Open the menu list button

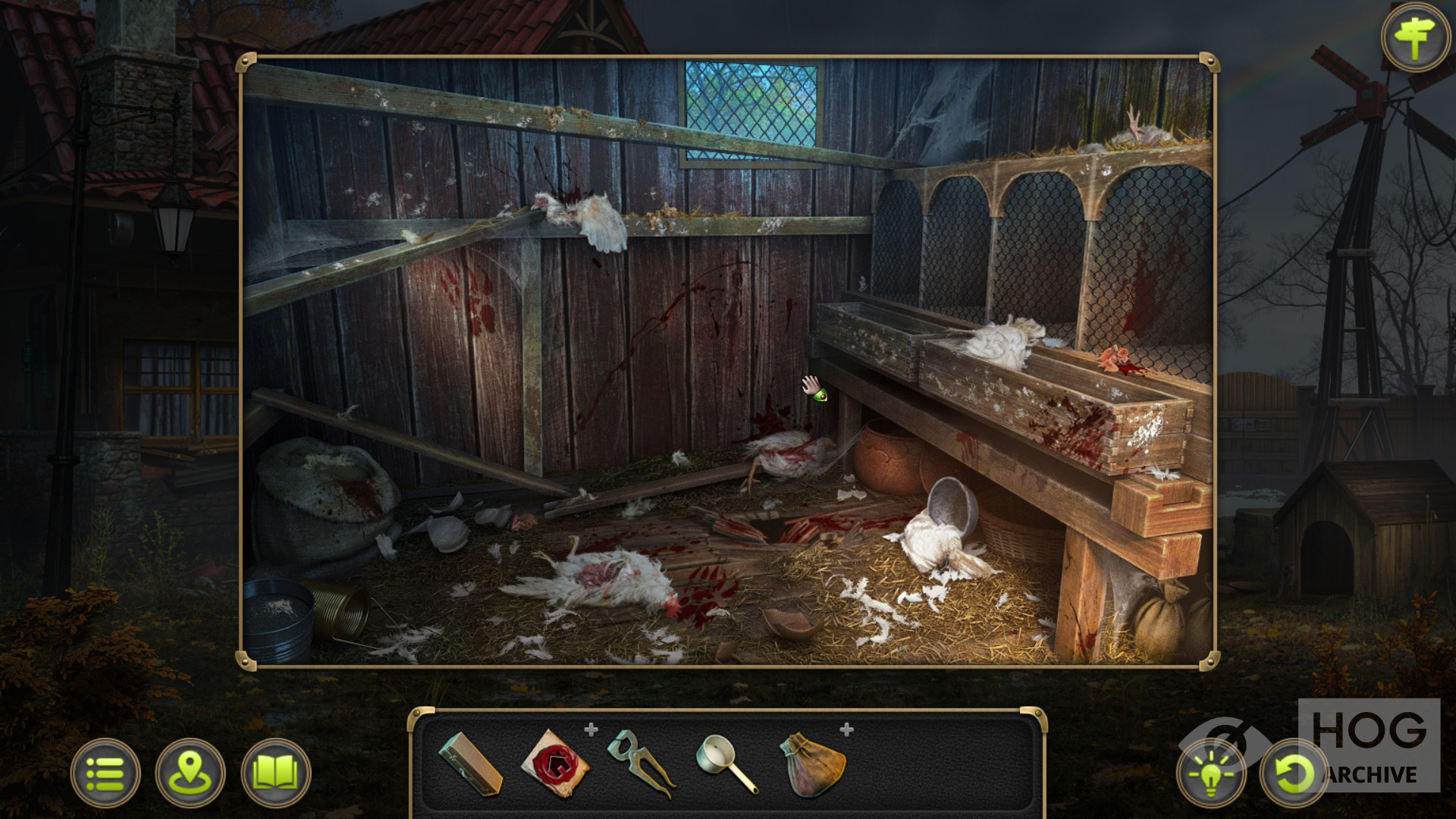(105, 773)
